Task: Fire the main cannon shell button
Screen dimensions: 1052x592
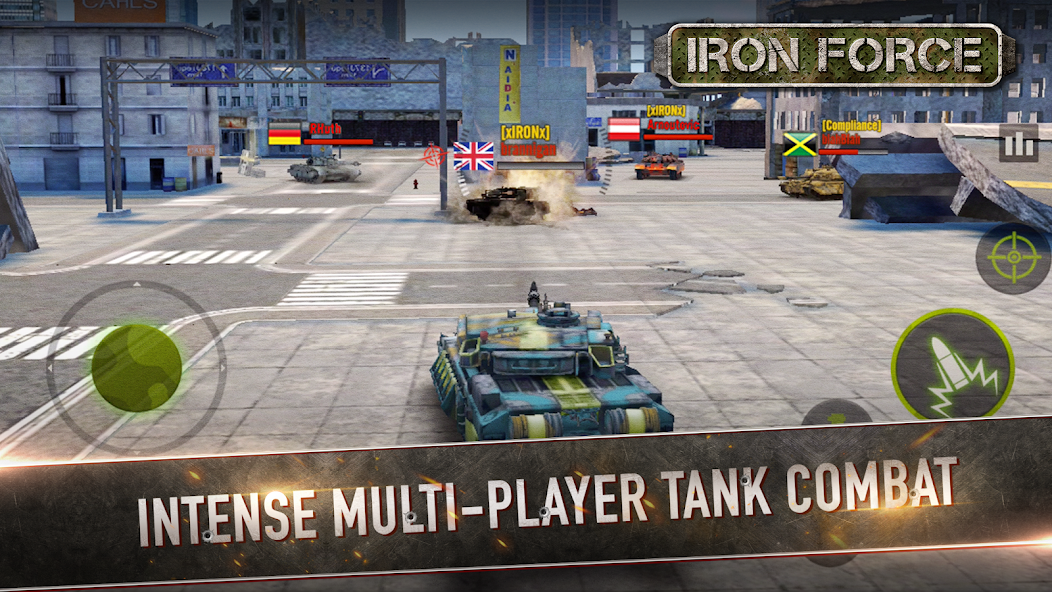Action: [952, 366]
